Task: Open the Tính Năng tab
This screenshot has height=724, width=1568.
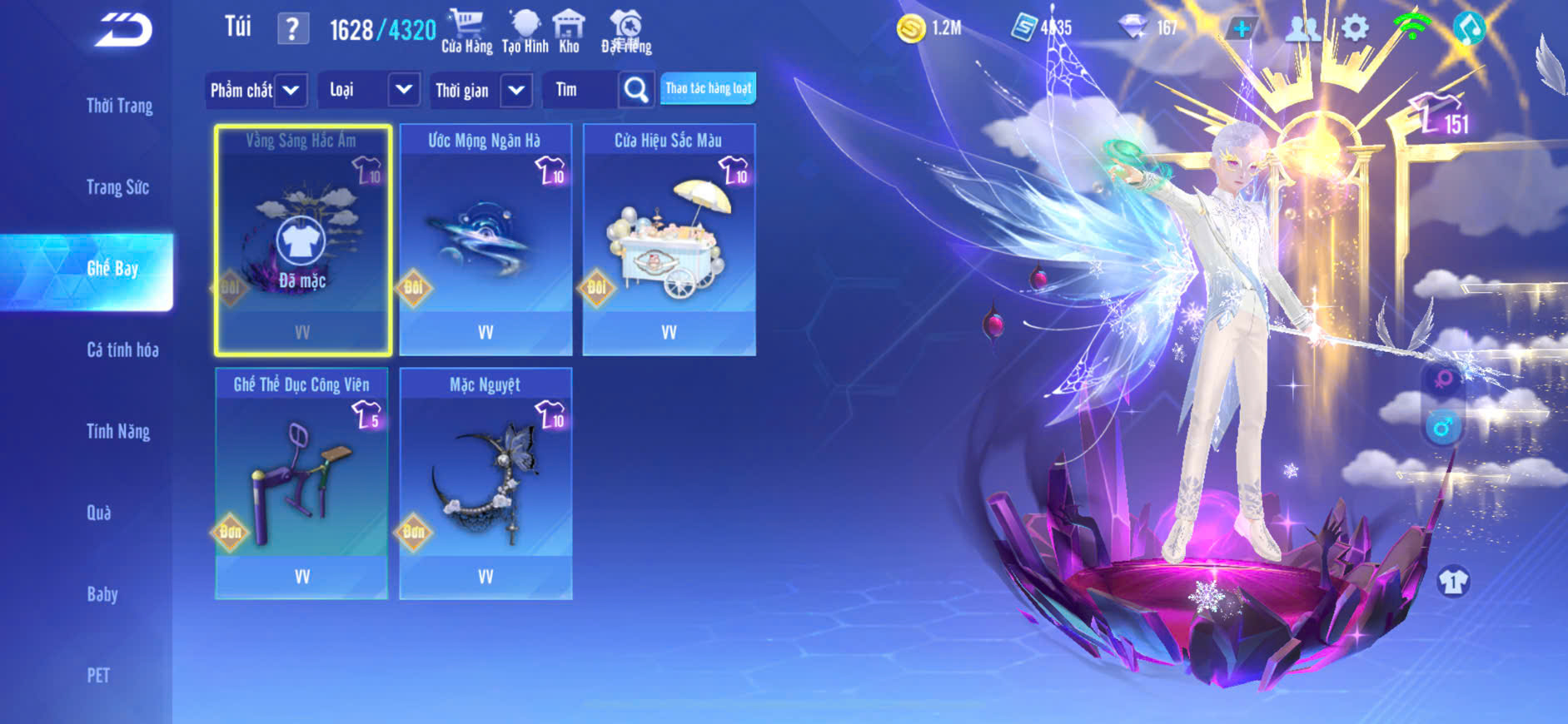Action: pos(118,431)
